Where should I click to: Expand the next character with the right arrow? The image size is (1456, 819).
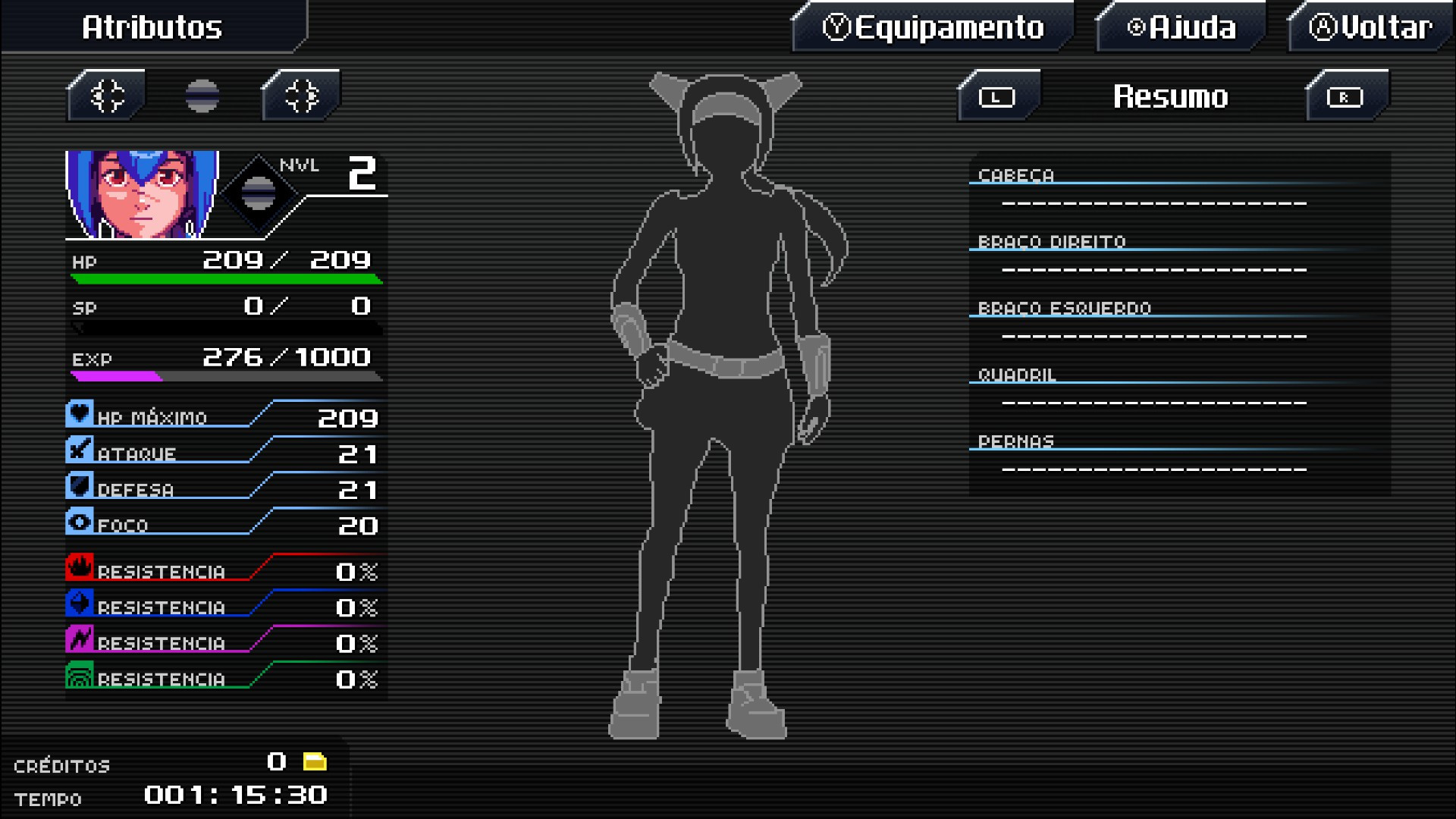point(300,94)
